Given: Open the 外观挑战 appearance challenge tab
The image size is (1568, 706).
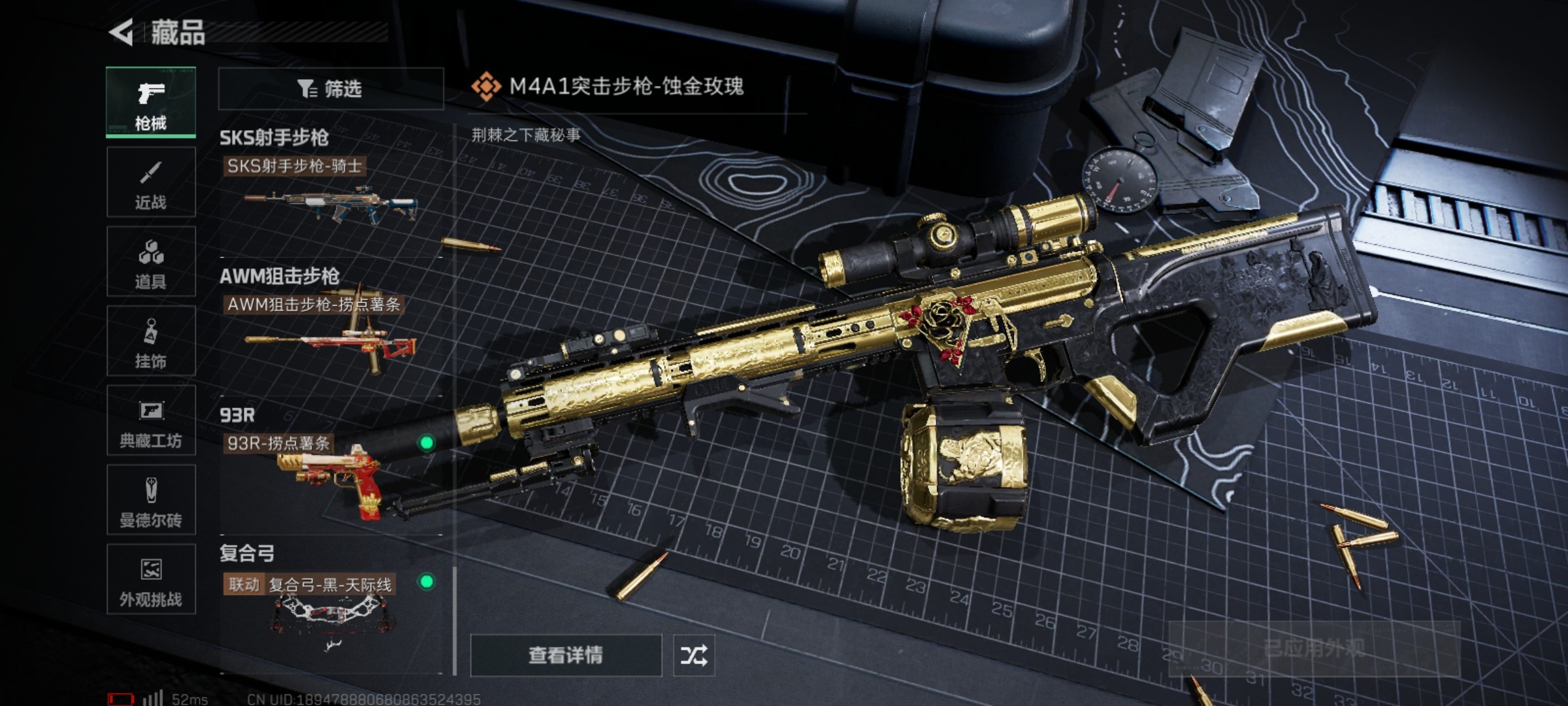Looking at the screenshot, I should pyautogui.click(x=151, y=579).
